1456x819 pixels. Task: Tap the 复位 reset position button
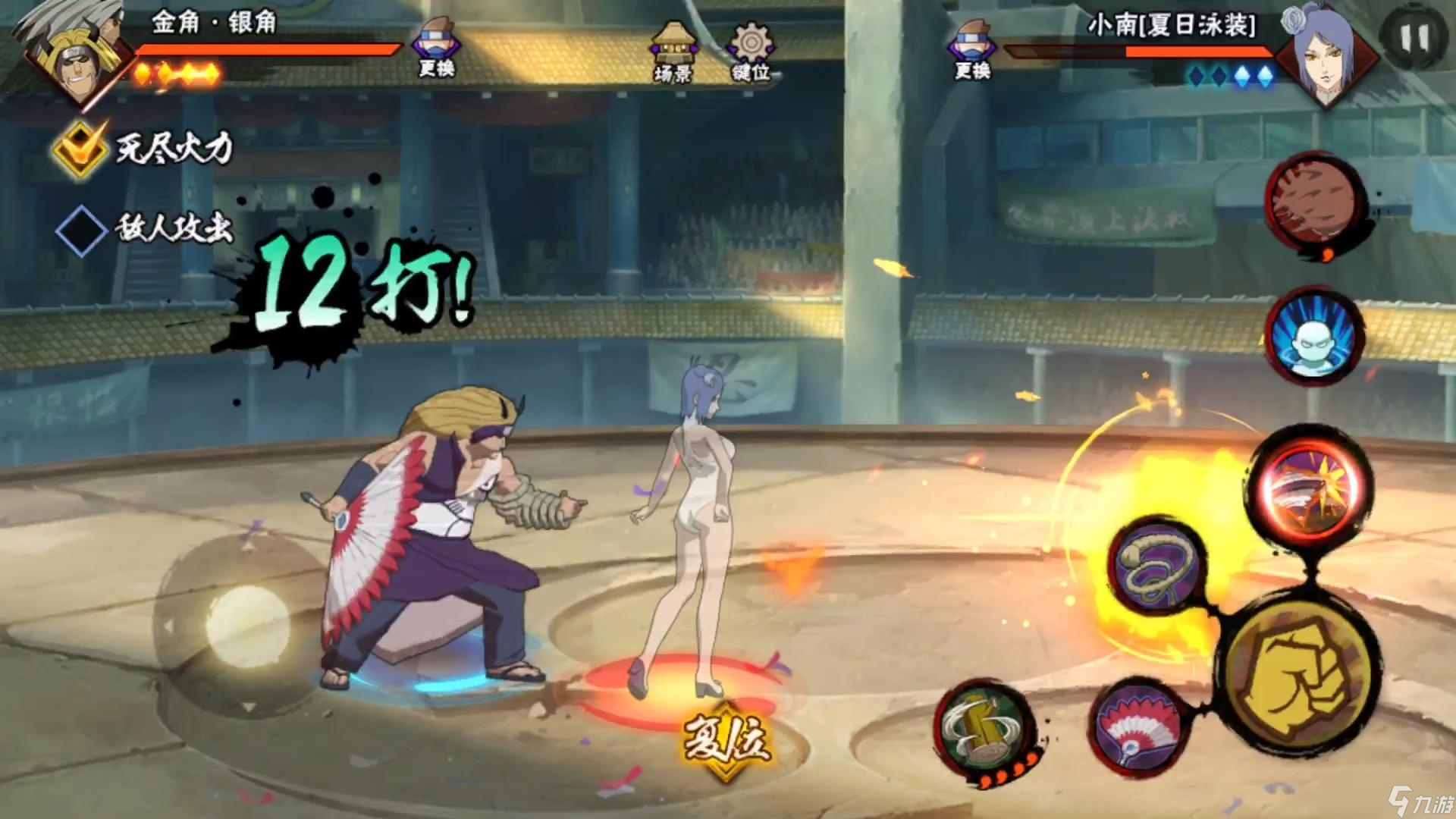click(x=726, y=739)
